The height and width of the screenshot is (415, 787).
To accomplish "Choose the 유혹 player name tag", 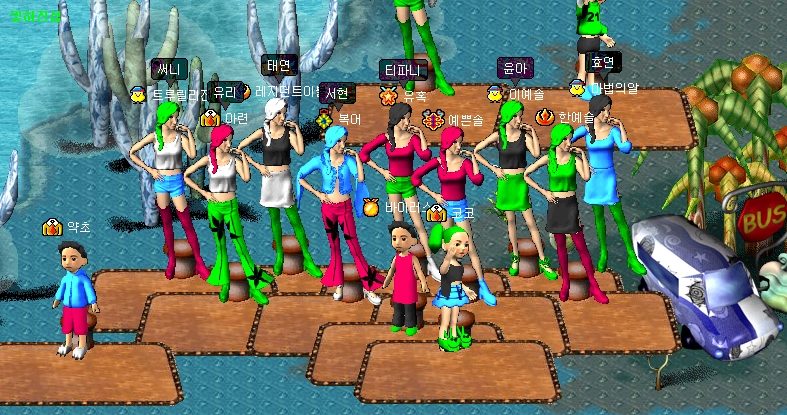I will (415, 96).
